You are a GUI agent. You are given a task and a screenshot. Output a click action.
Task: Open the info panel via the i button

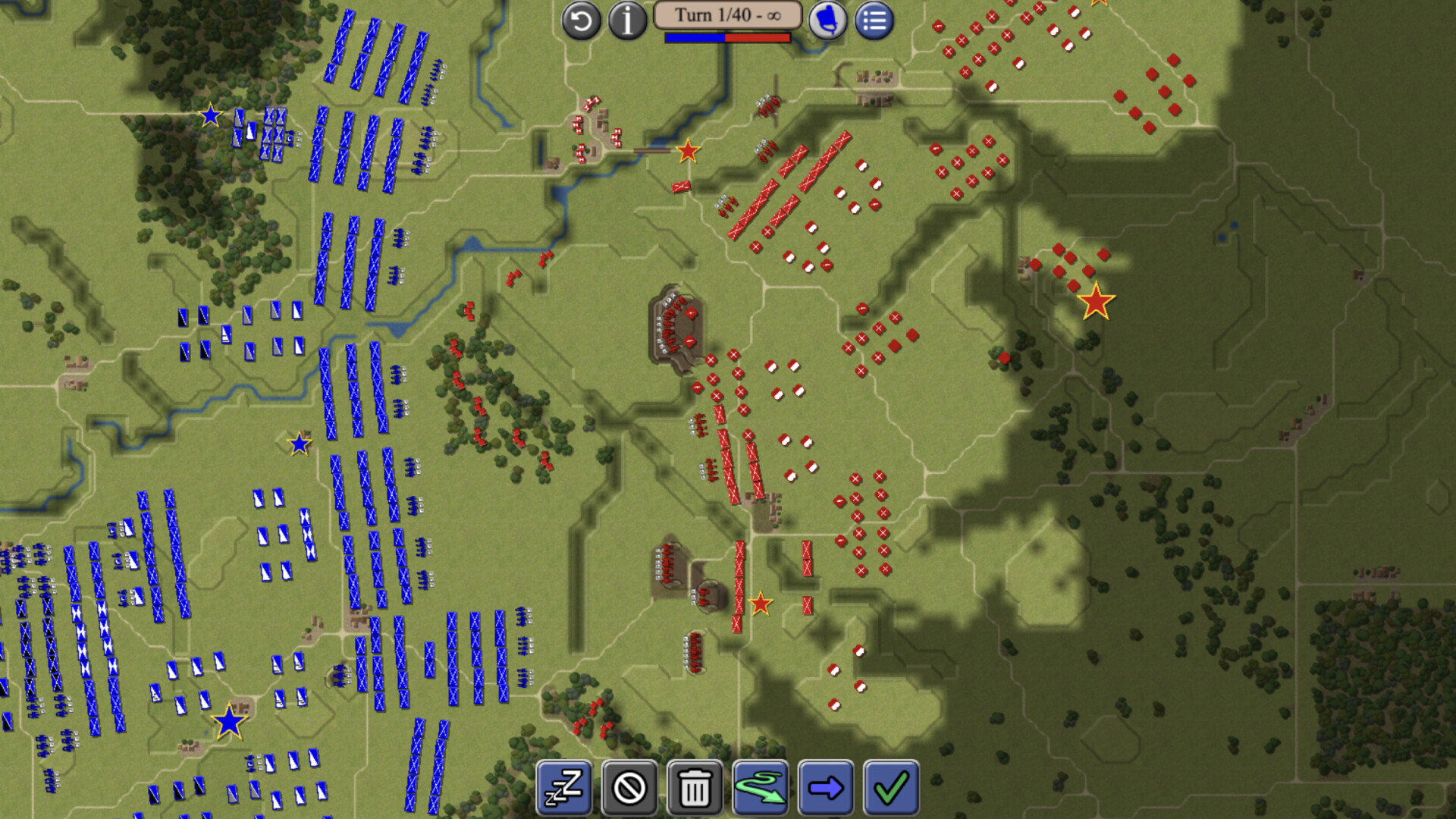[627, 21]
